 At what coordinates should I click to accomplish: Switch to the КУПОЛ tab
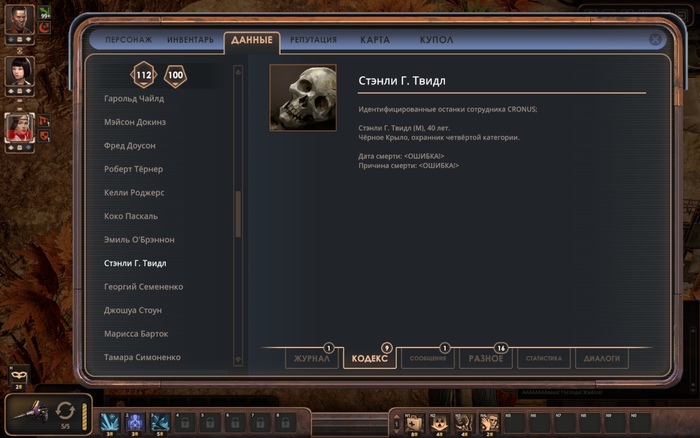pos(436,40)
